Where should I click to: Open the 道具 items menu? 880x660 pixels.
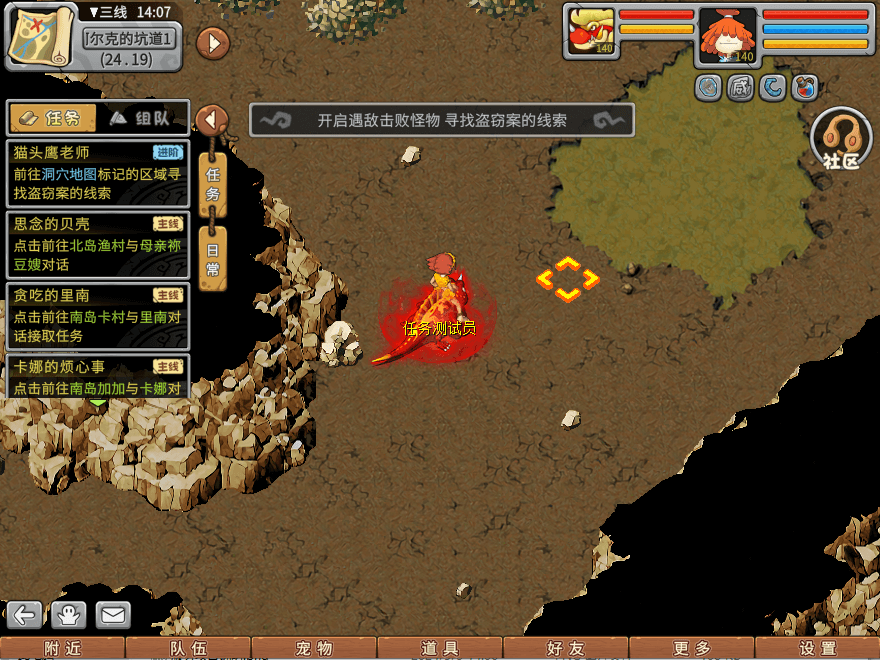(x=440, y=649)
